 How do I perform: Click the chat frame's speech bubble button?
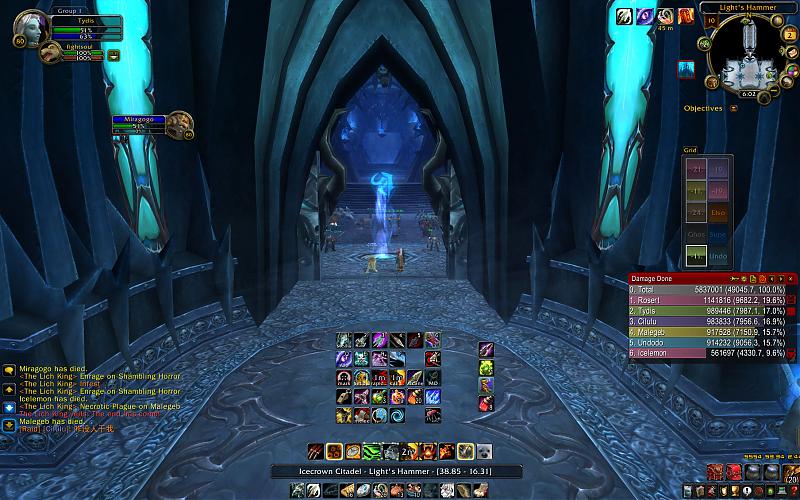pos(9,370)
